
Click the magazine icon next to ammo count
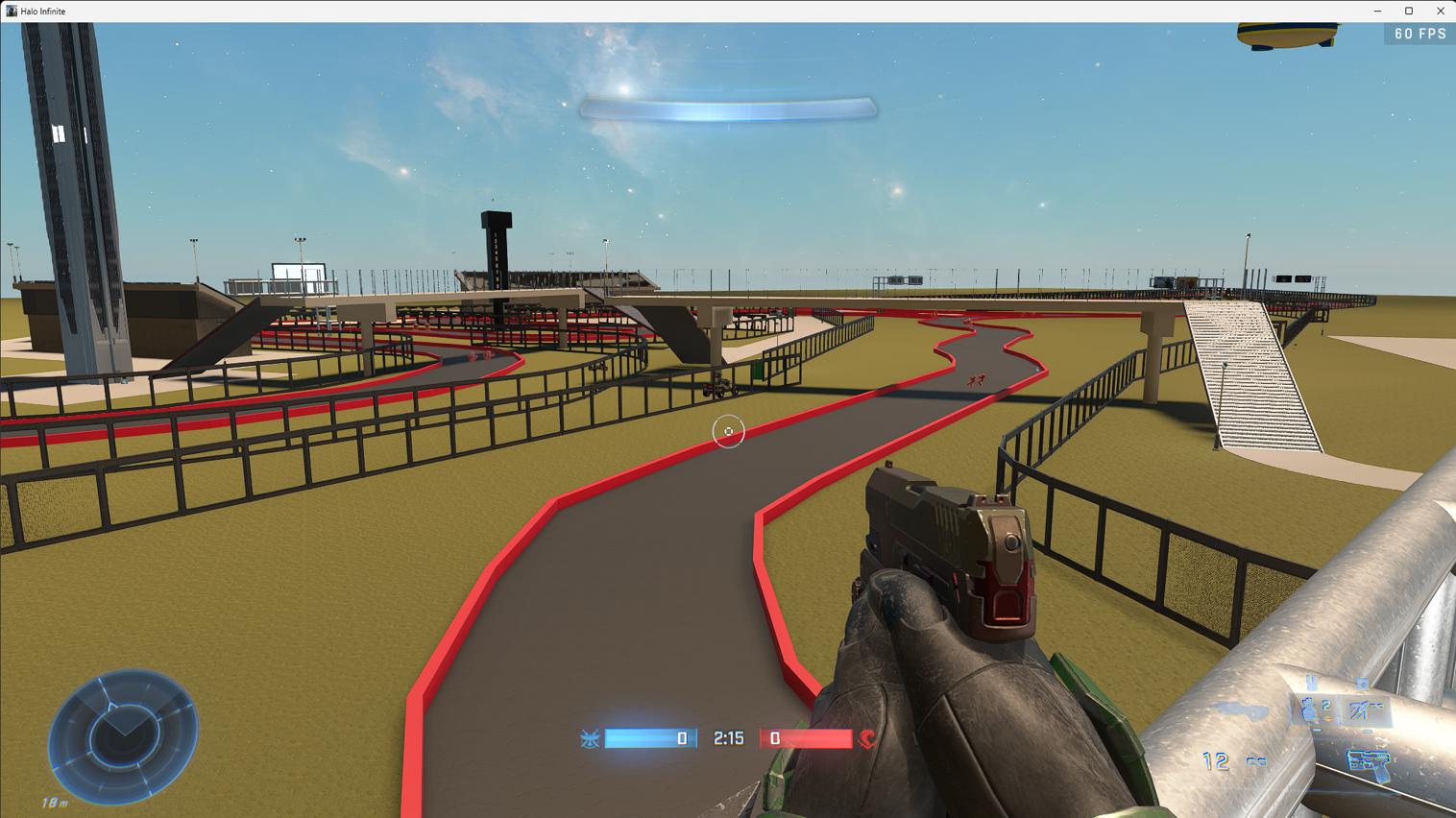click(1256, 761)
